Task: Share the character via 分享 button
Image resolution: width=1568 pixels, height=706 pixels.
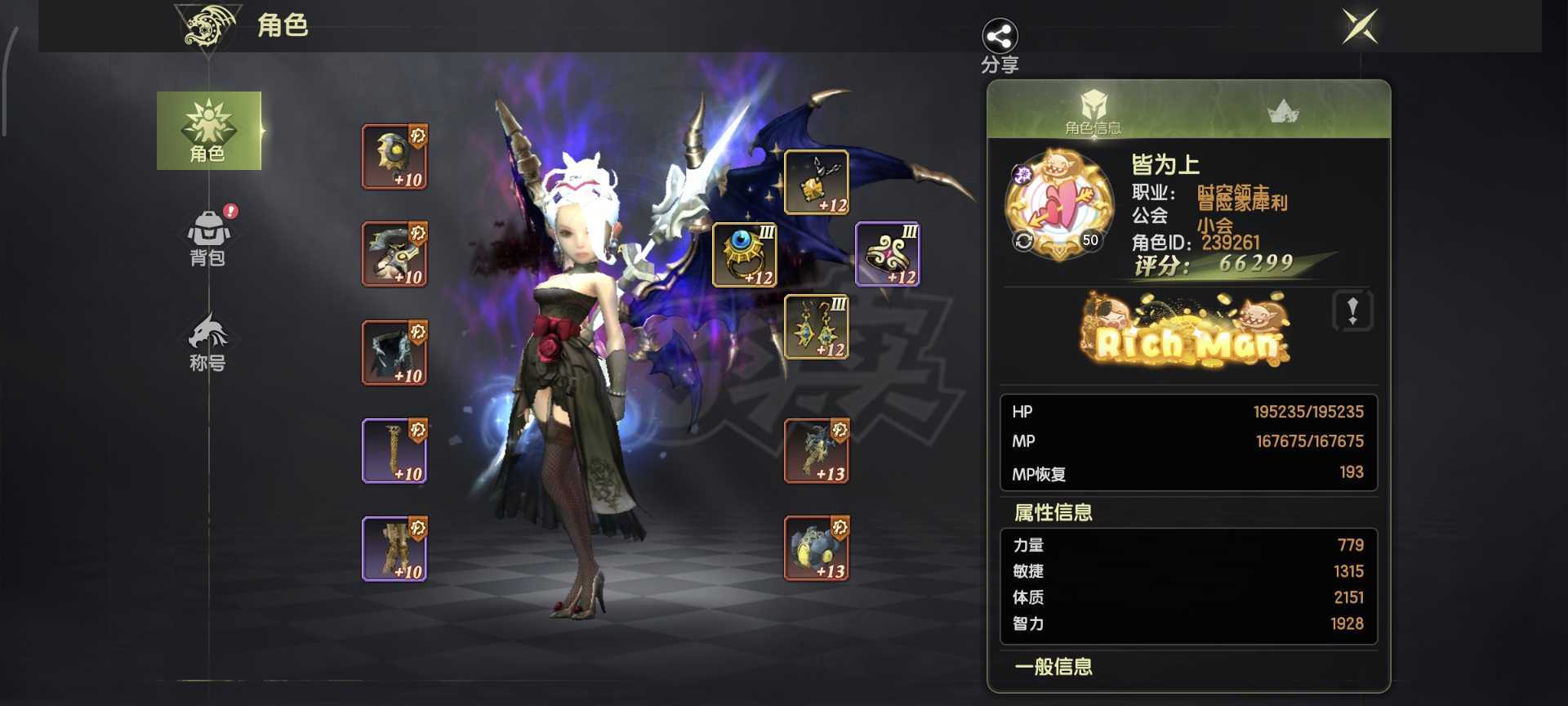Action: (x=1000, y=46)
